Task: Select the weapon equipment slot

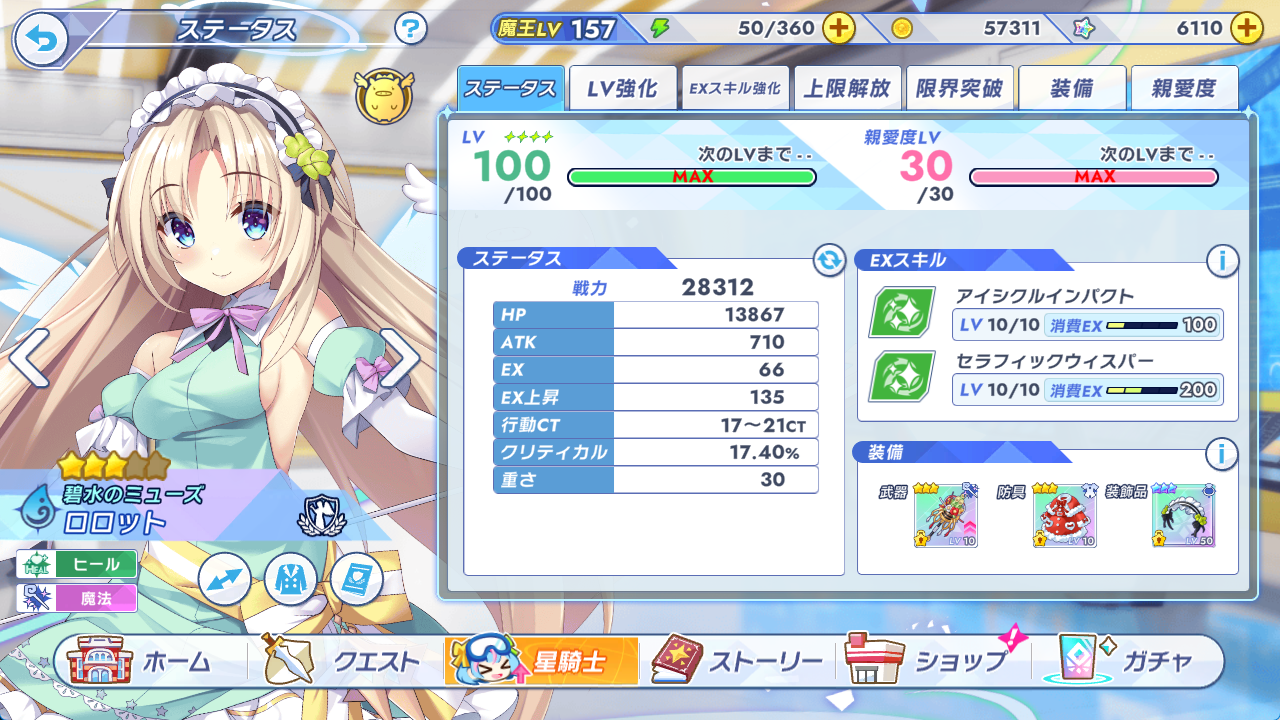Action: (945, 516)
